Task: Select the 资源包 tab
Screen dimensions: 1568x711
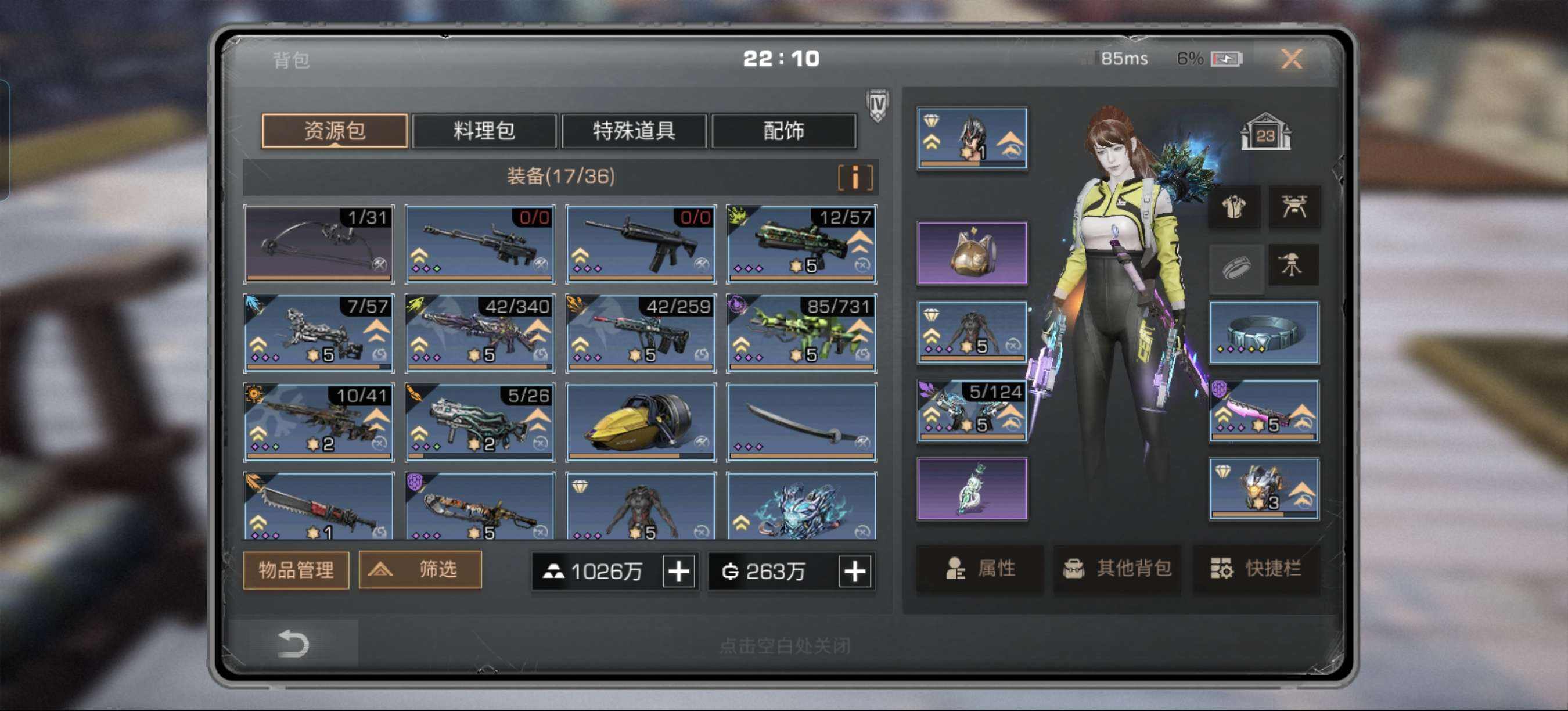Action: pyautogui.click(x=334, y=131)
